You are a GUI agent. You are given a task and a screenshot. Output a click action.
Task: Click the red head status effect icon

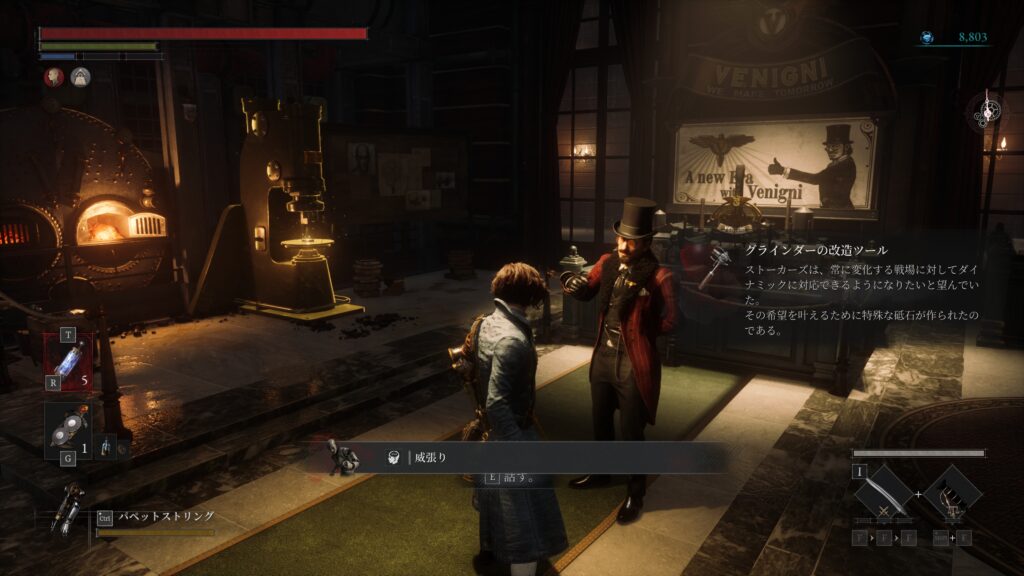coord(53,77)
